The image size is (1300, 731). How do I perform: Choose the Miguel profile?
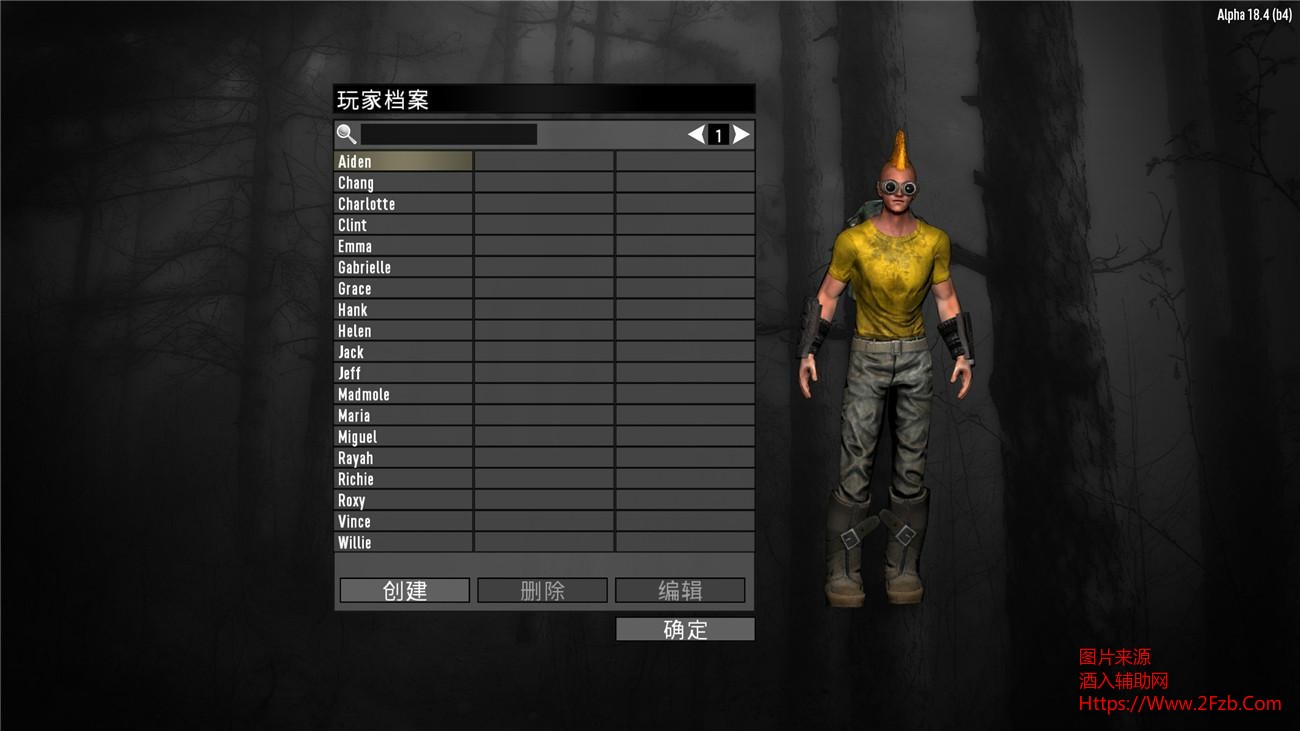coord(403,437)
